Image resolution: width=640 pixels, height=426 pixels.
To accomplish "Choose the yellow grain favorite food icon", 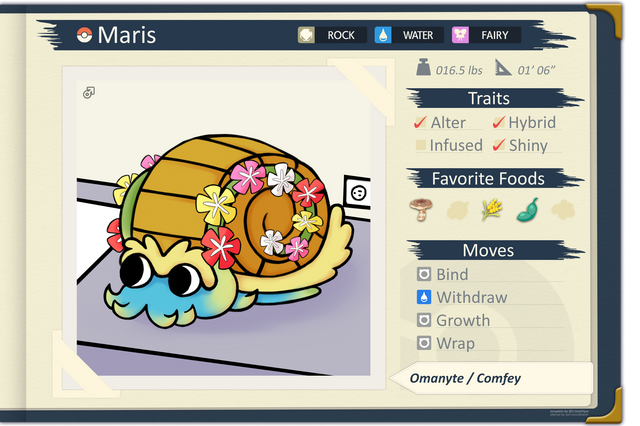I will 492,209.
